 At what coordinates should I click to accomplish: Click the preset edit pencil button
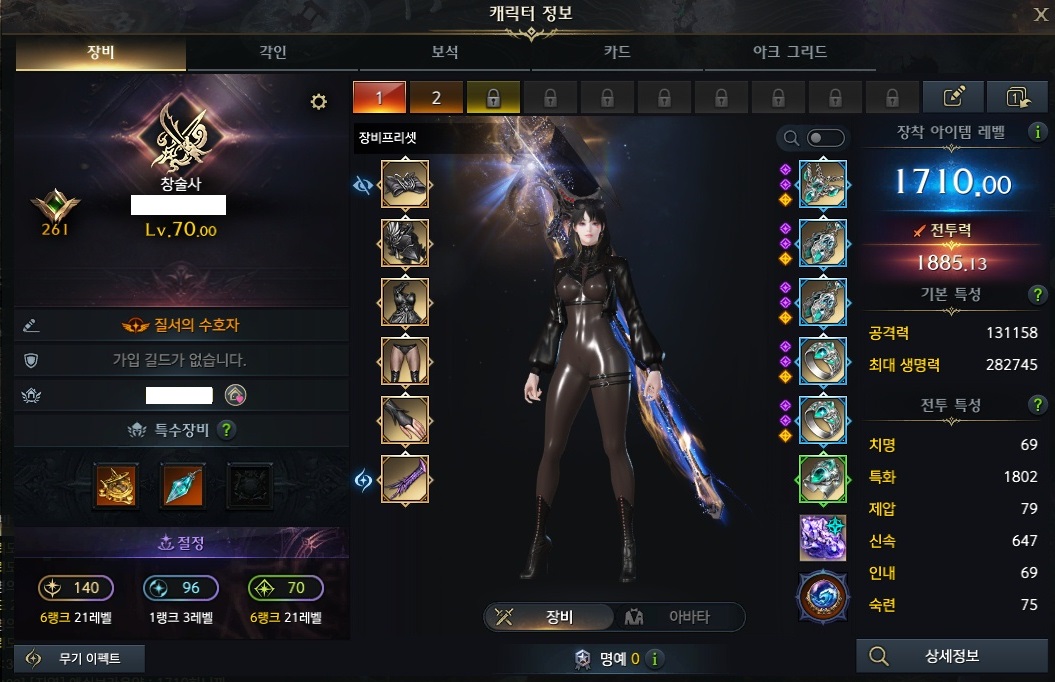[x=954, y=97]
